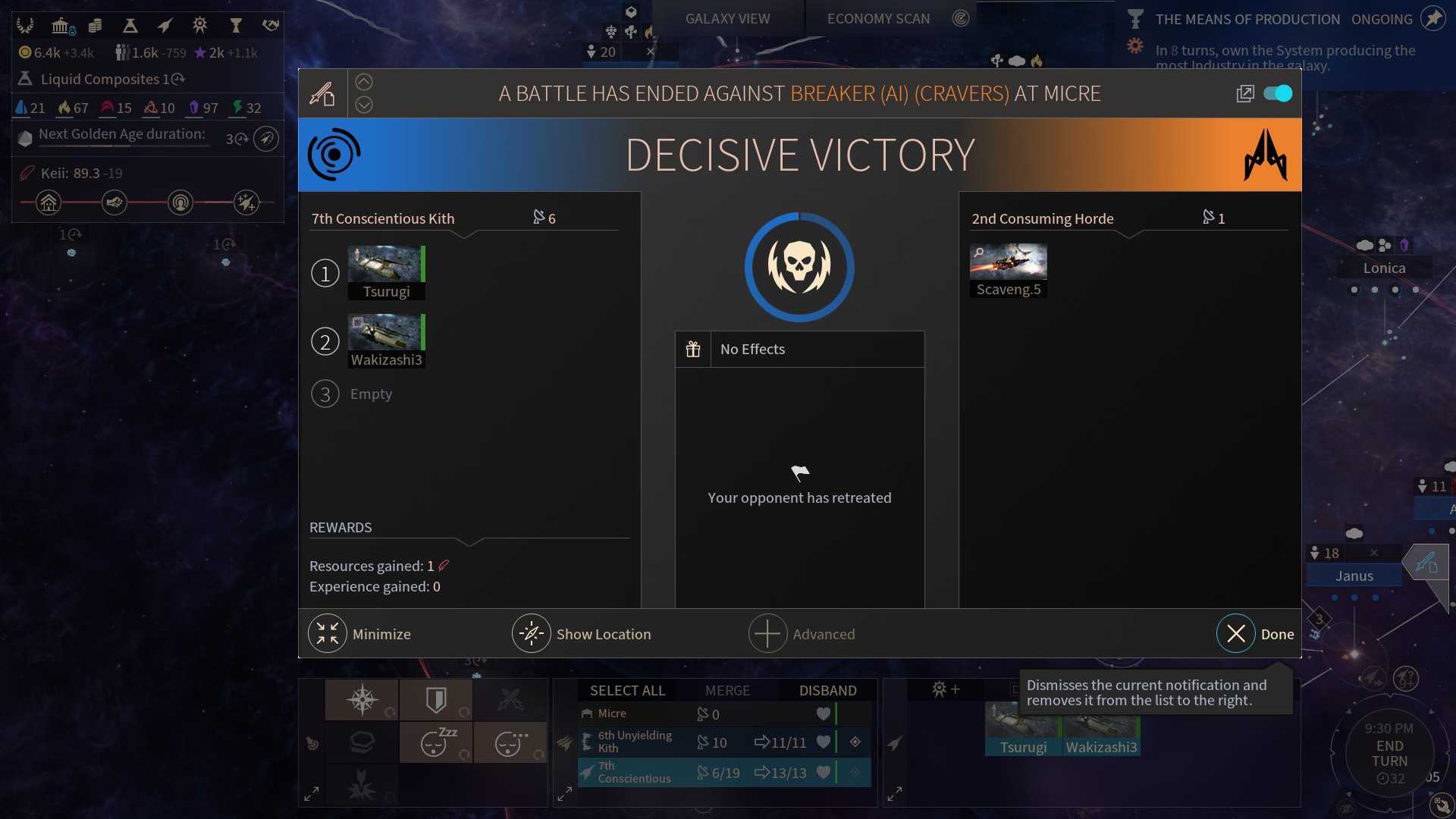Go to previous notification arrow
Image resolution: width=1456 pixels, height=819 pixels.
tap(364, 82)
